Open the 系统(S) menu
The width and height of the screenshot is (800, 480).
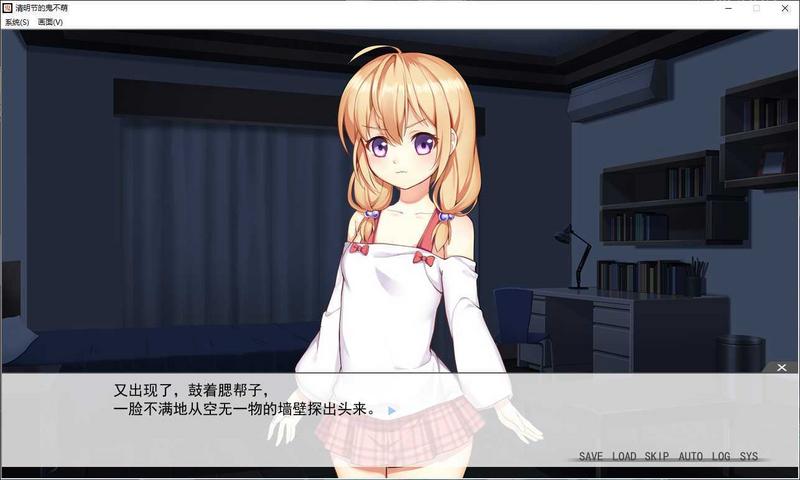point(17,21)
